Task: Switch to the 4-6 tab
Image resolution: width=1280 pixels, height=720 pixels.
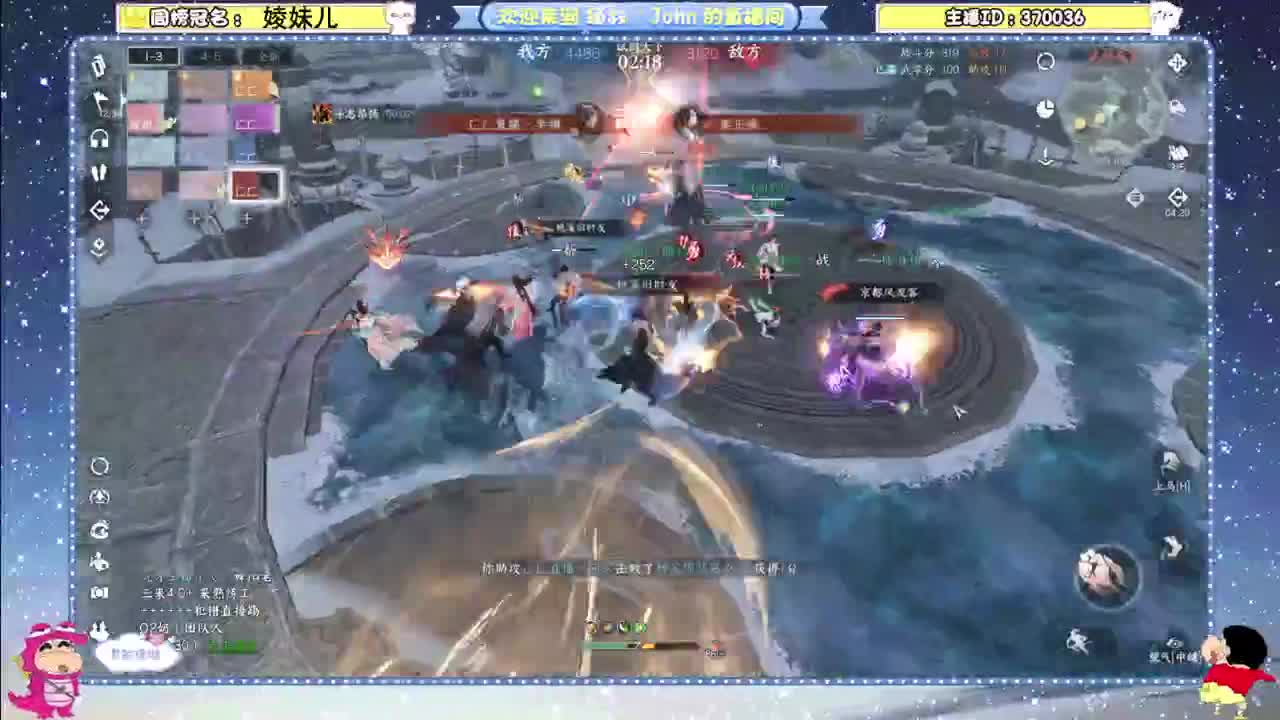Action: click(209, 57)
